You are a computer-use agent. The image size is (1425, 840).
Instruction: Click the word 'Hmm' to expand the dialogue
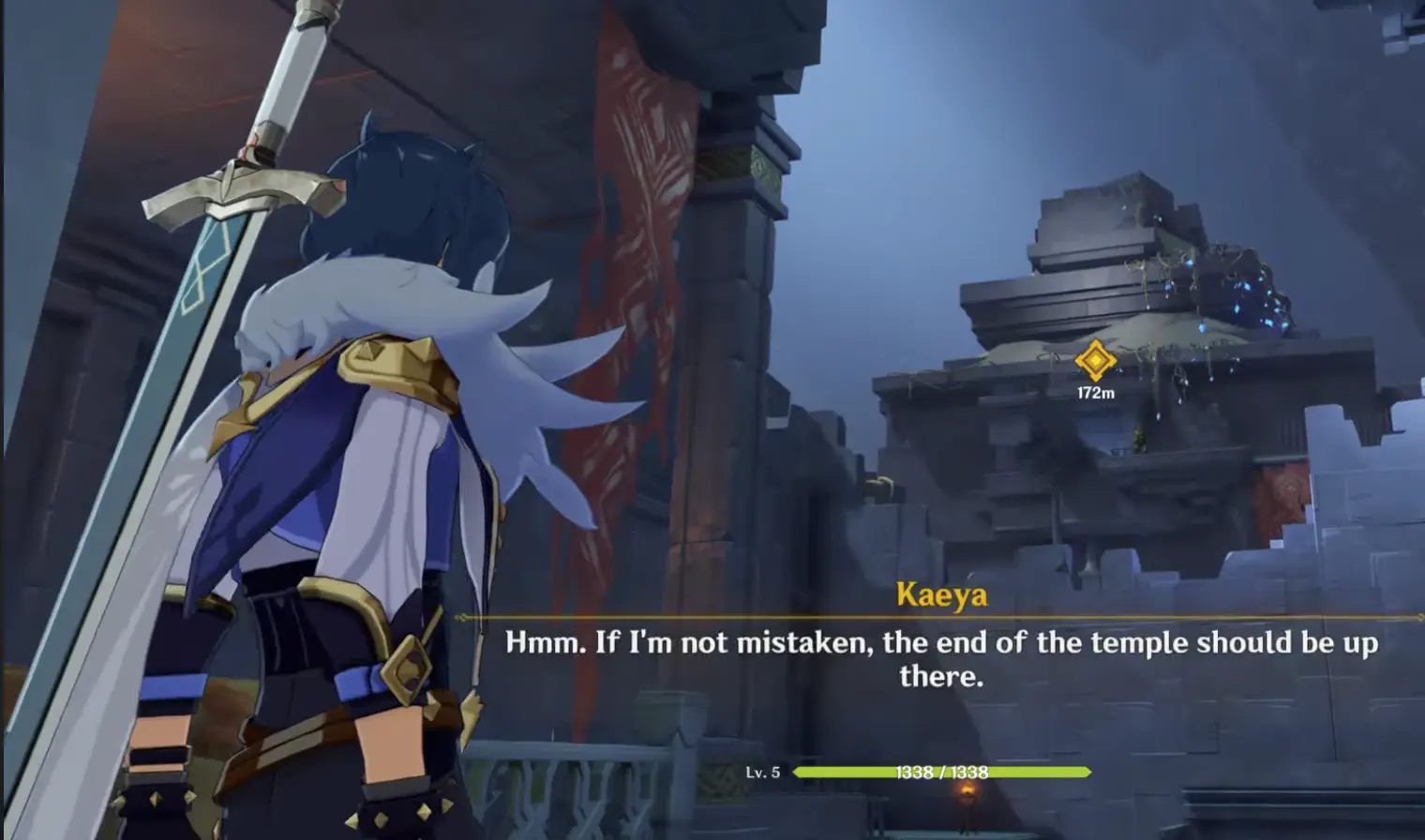click(x=540, y=643)
